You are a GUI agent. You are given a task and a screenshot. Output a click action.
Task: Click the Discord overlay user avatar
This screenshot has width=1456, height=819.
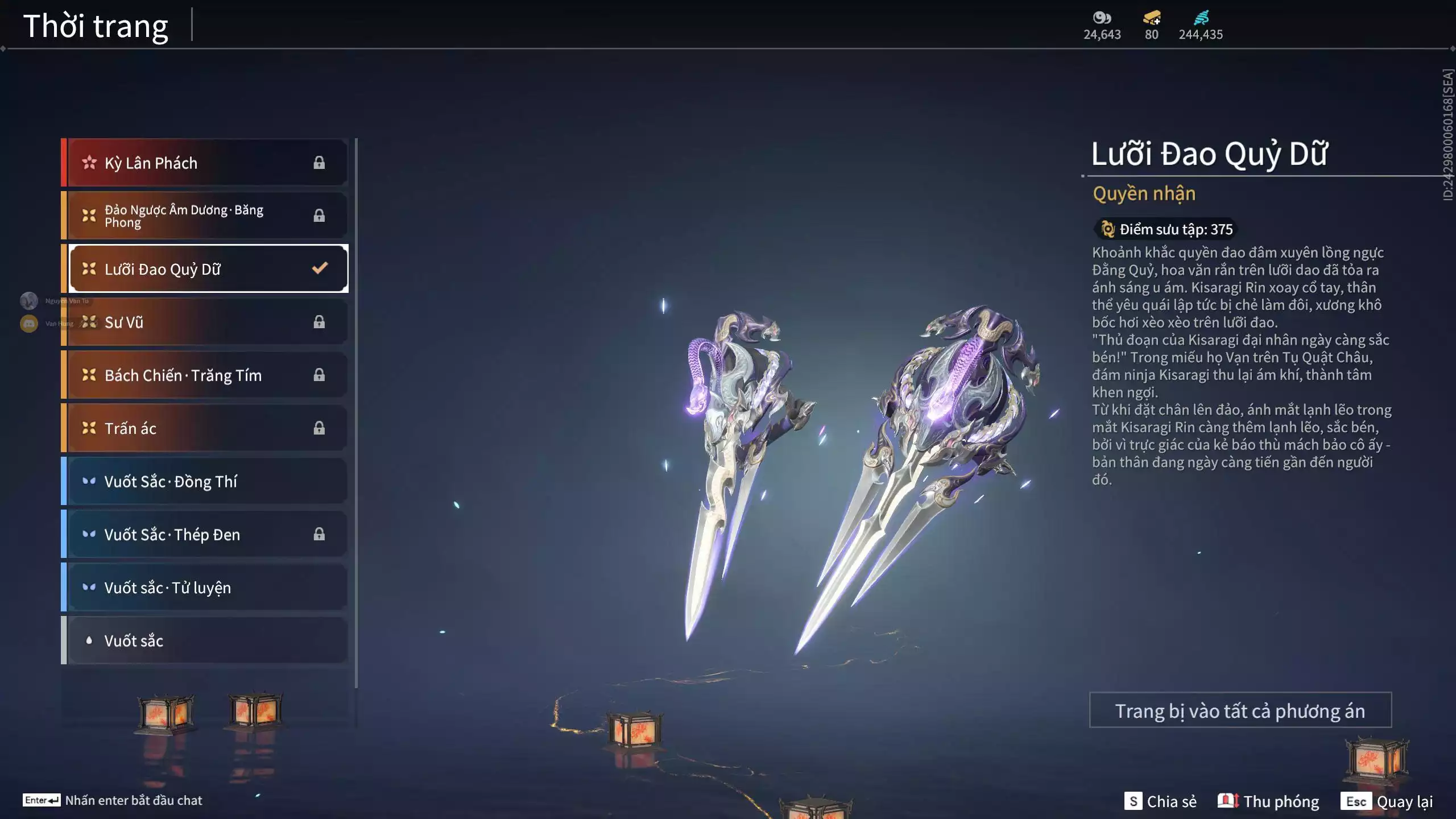(x=29, y=324)
